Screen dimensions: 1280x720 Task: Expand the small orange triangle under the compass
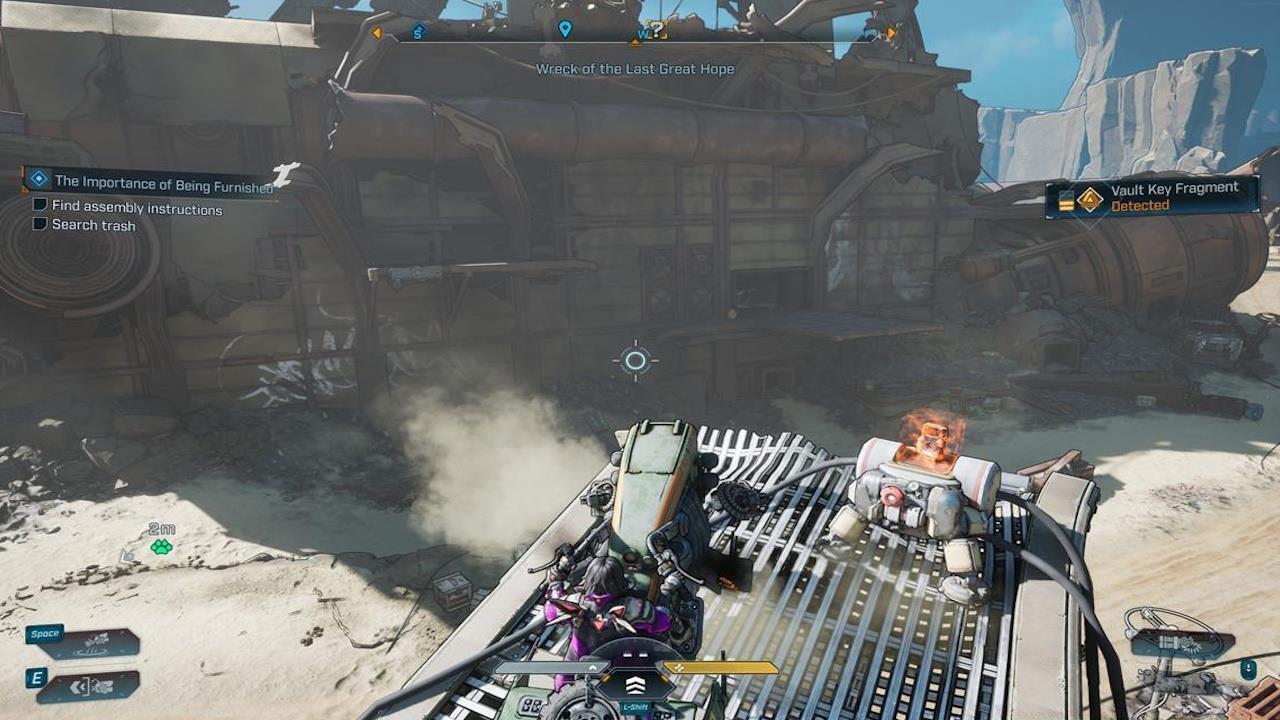[636, 43]
